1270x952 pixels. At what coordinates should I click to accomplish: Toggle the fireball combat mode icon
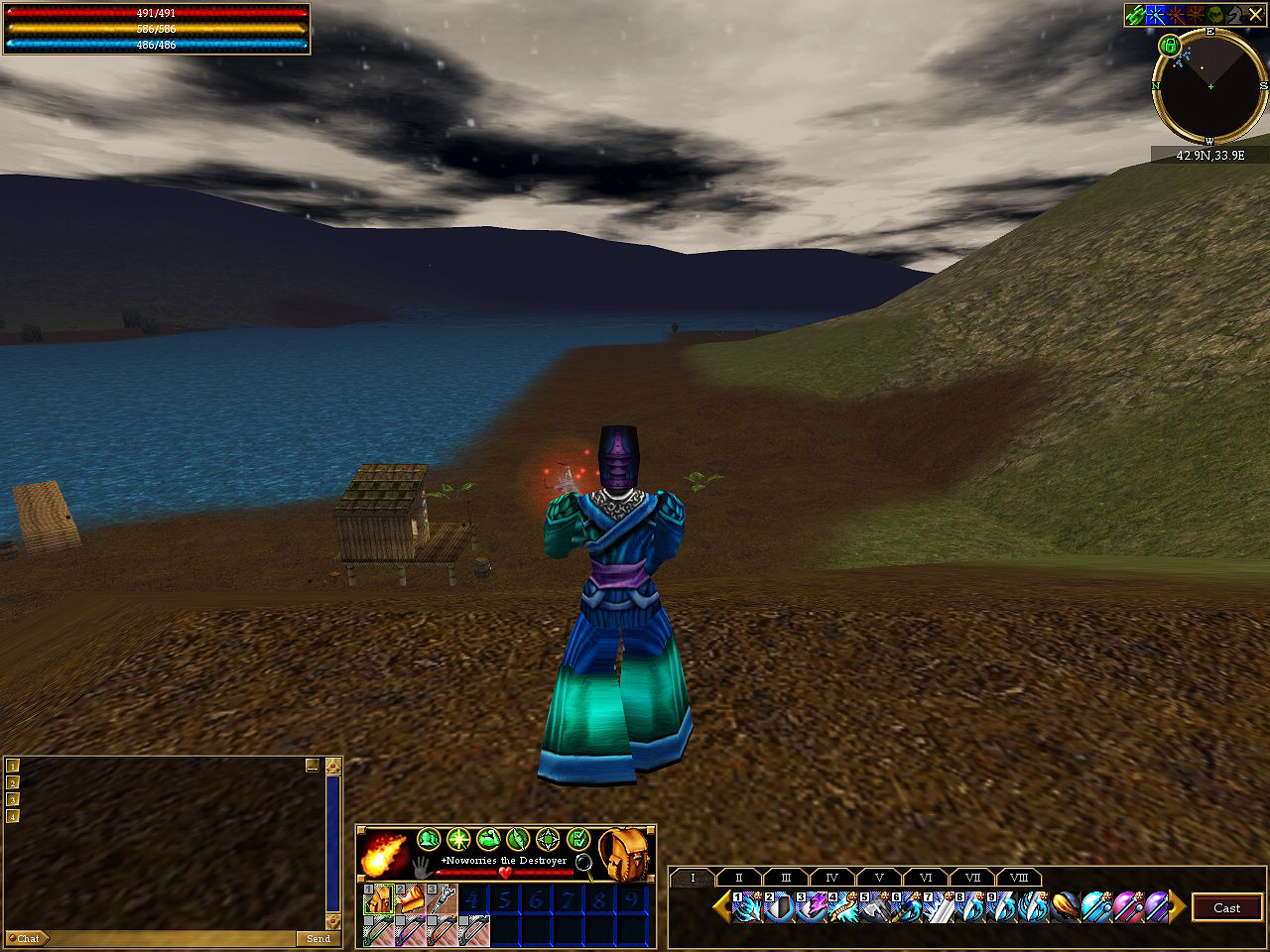pyautogui.click(x=383, y=853)
